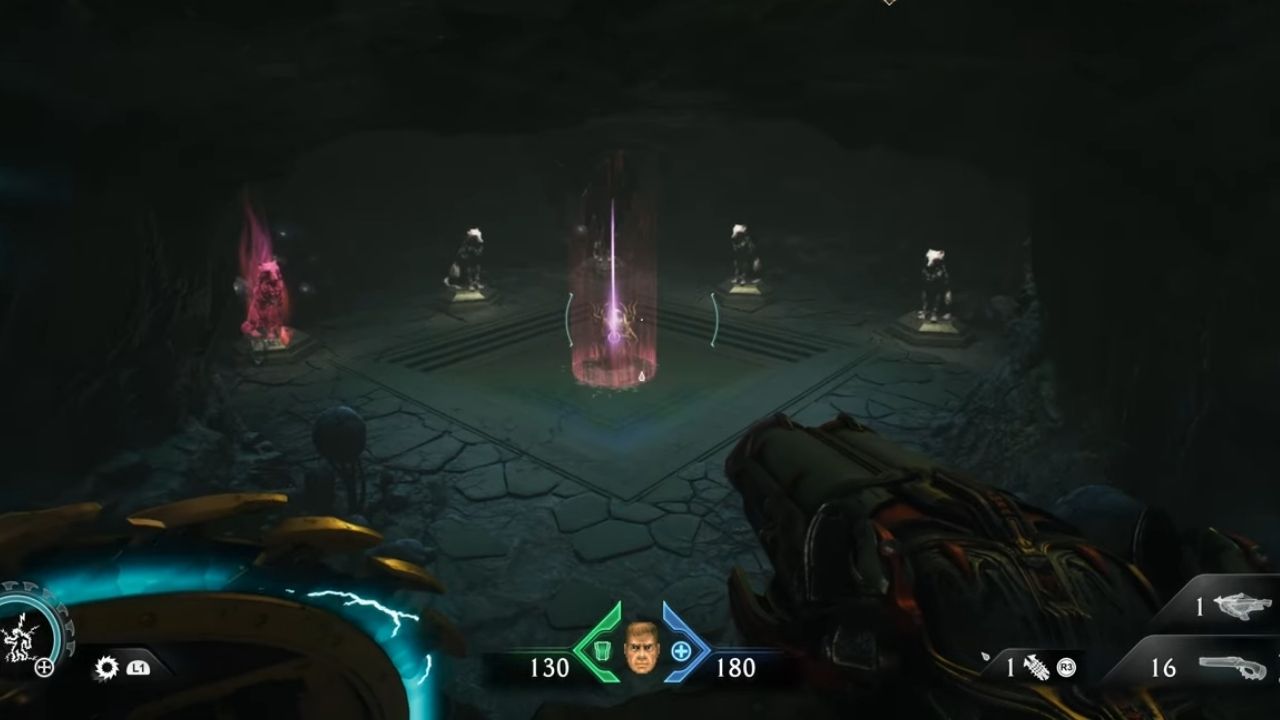Toggle the plus marker on the charge wheel
The width and height of the screenshot is (1280, 720).
[x=45, y=666]
